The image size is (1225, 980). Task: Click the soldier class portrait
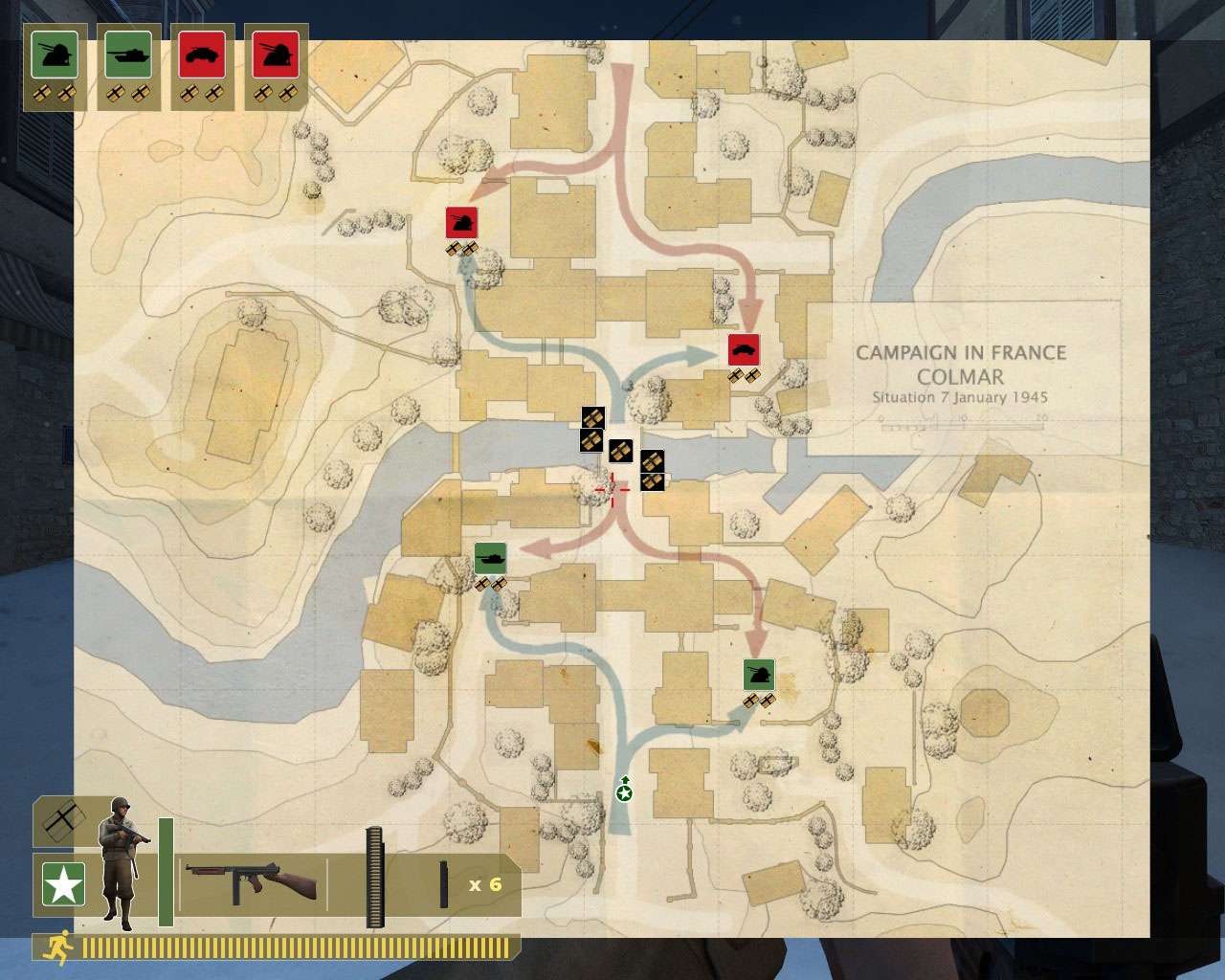122,861
